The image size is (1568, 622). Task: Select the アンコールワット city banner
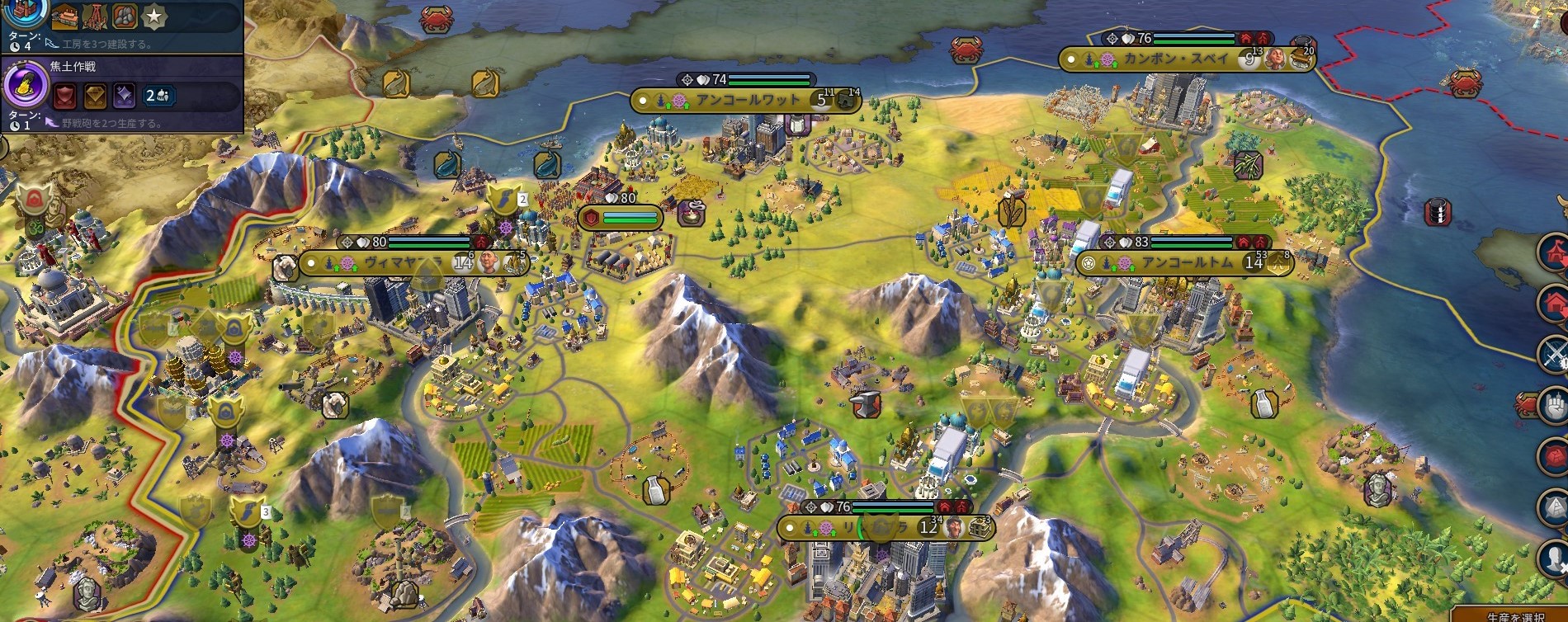point(746,101)
